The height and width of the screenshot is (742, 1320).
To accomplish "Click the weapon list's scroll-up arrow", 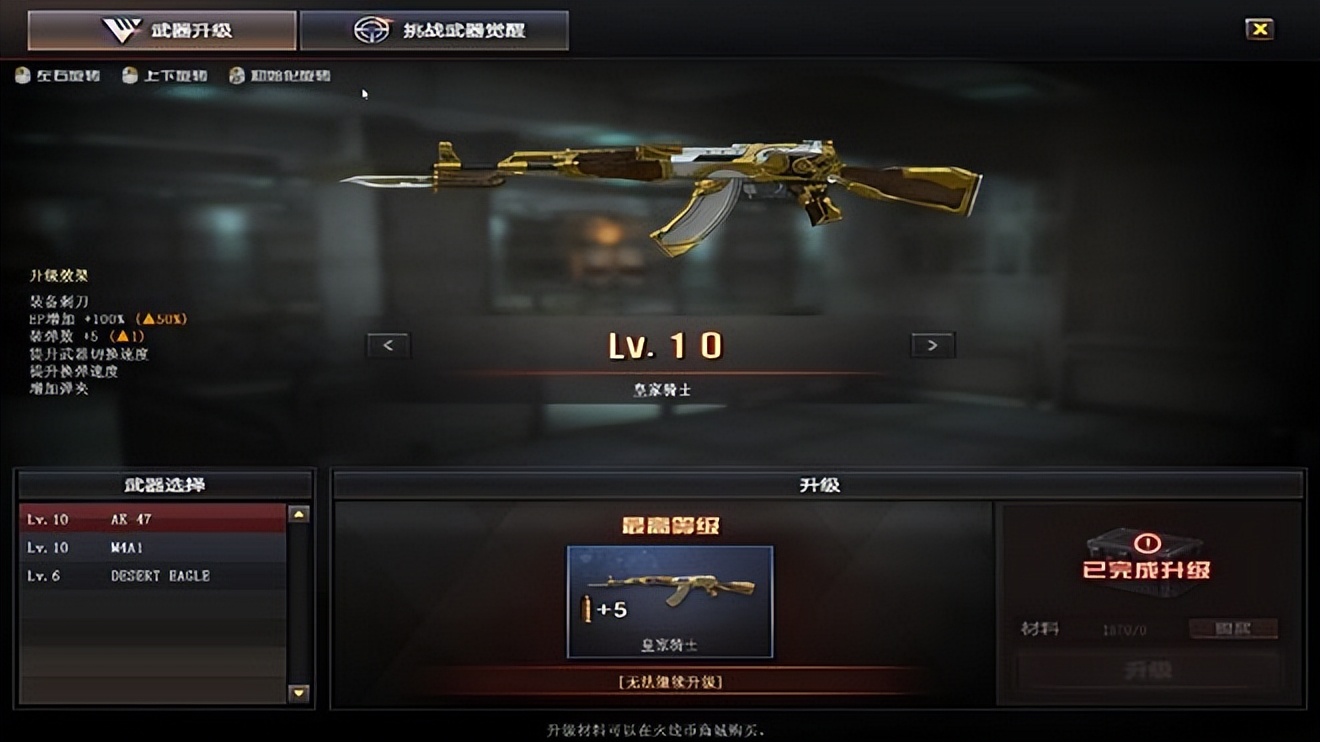I will [298, 515].
